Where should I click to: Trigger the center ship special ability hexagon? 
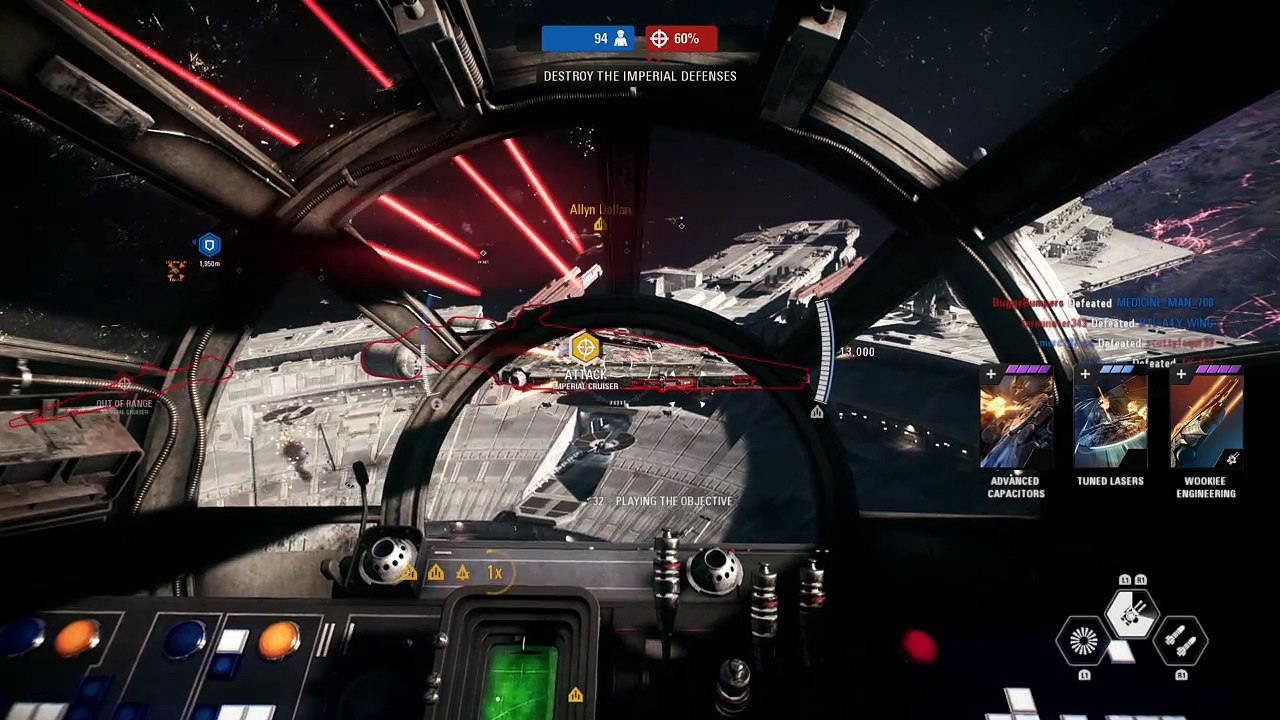[x=1132, y=611]
